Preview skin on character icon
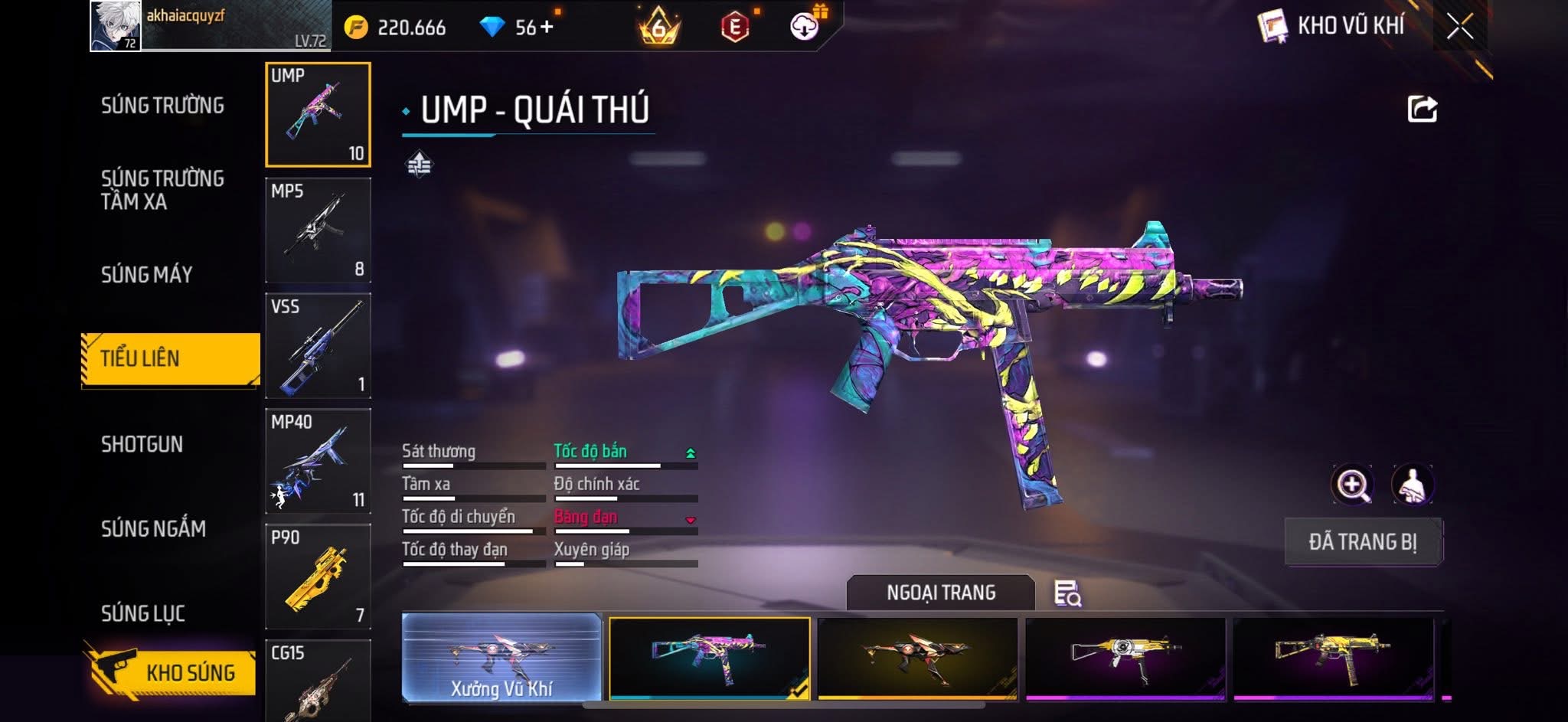Screen dimensions: 1568x722 [1412, 485]
